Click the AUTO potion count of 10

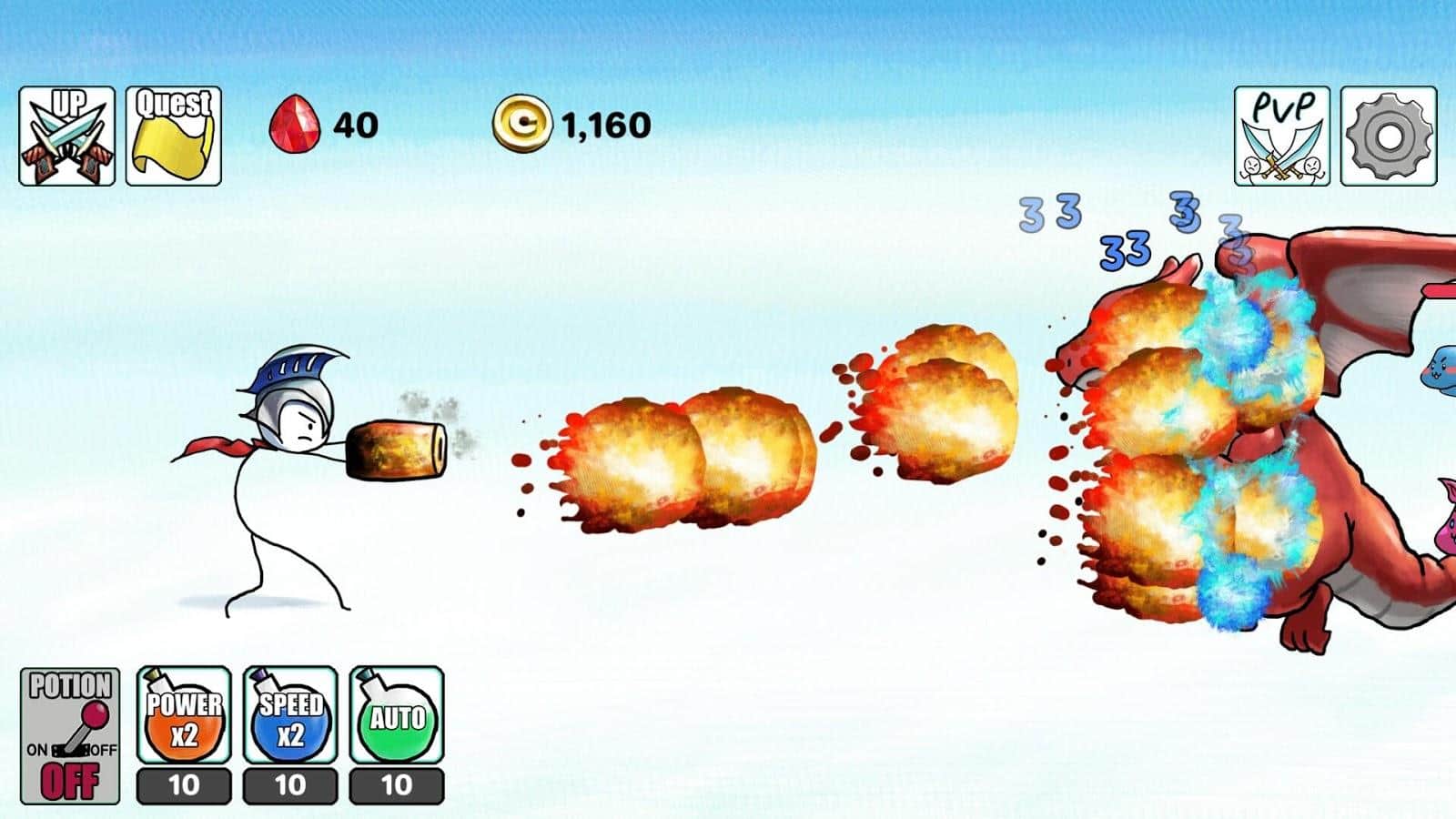point(398,784)
